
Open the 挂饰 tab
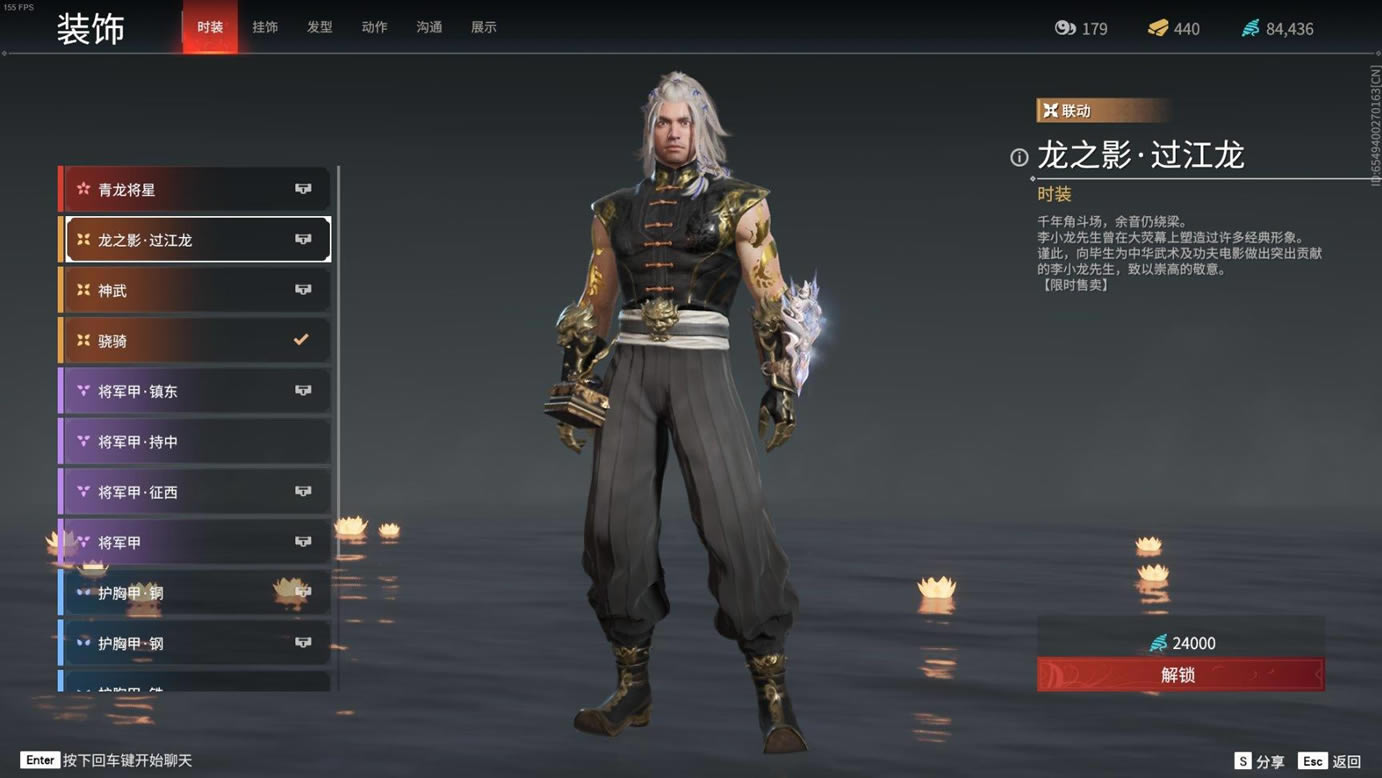pos(265,27)
